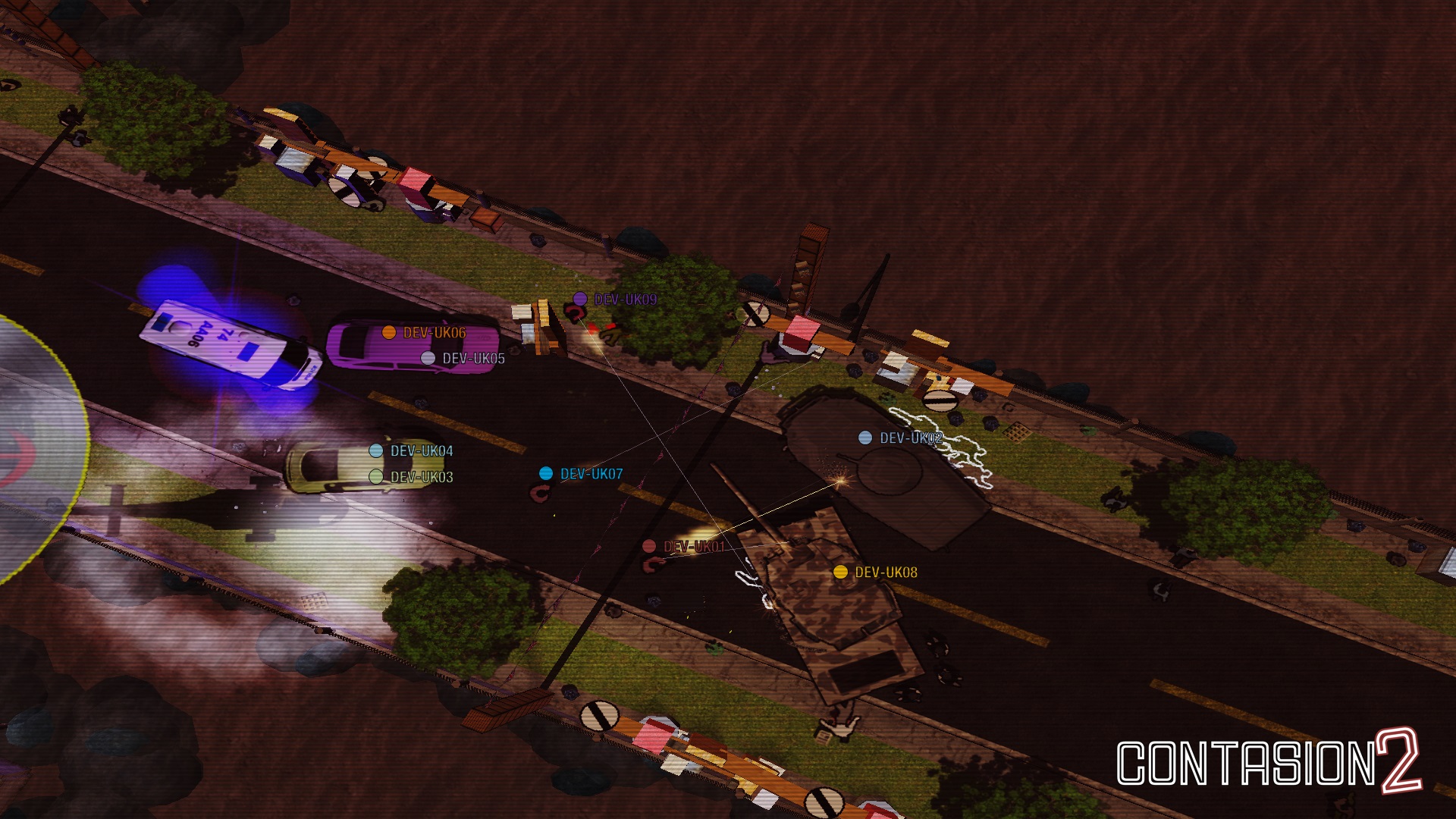Select the blue DEV-UK02 player marker
This screenshot has height=819, width=1456.
click(x=864, y=437)
